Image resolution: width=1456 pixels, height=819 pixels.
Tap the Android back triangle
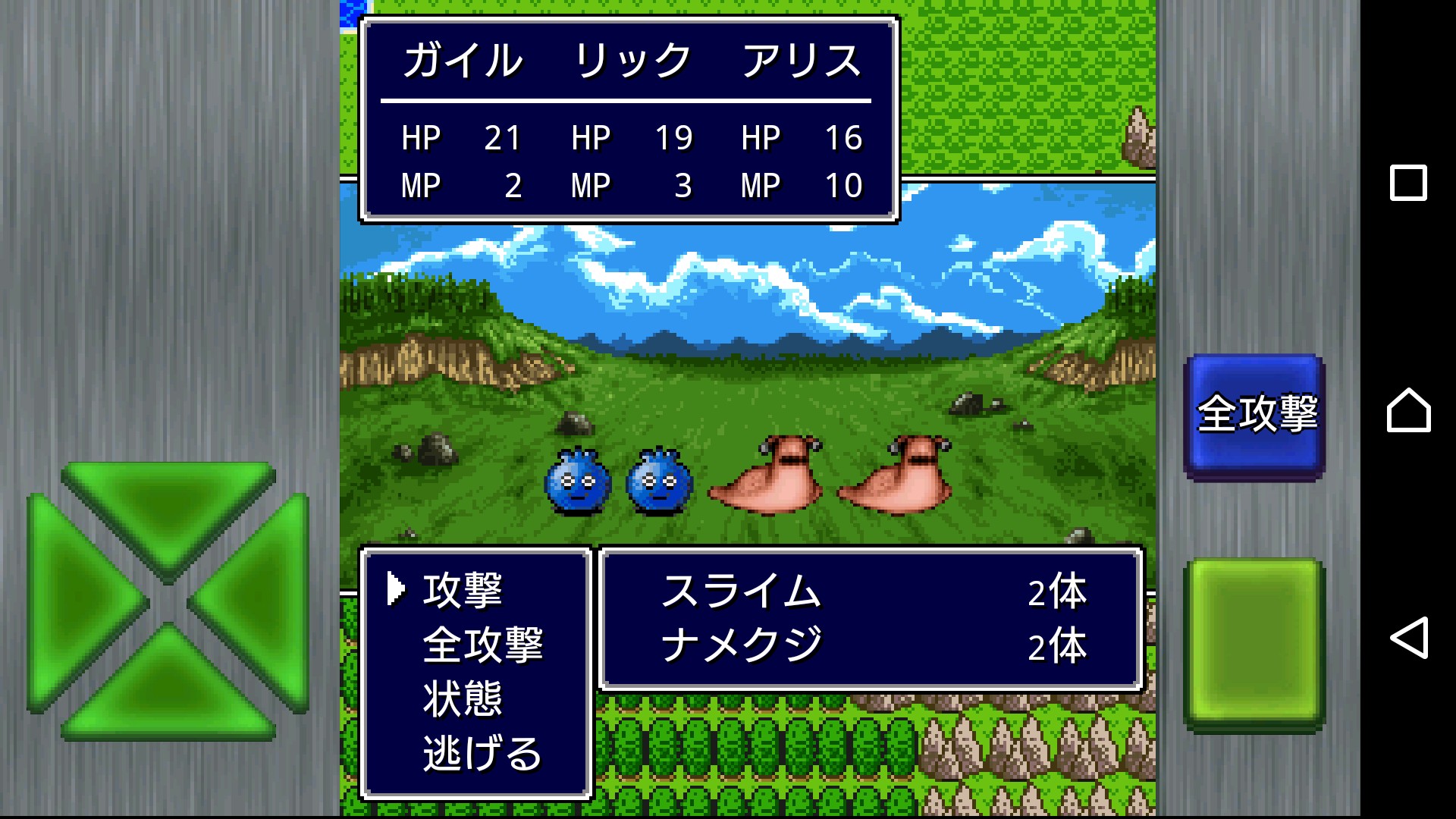coord(1408,638)
